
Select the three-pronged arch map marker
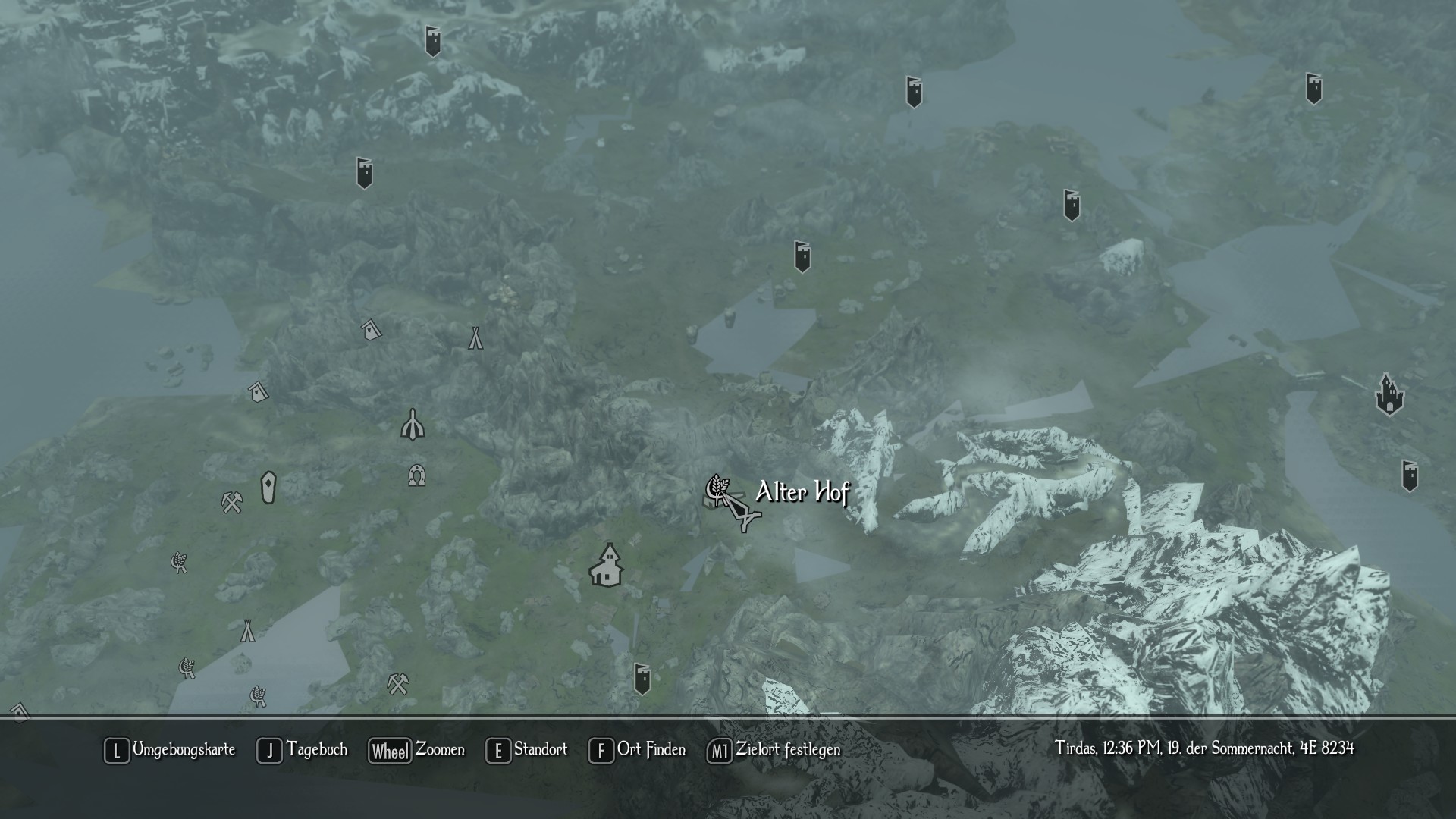pyautogui.click(x=413, y=425)
